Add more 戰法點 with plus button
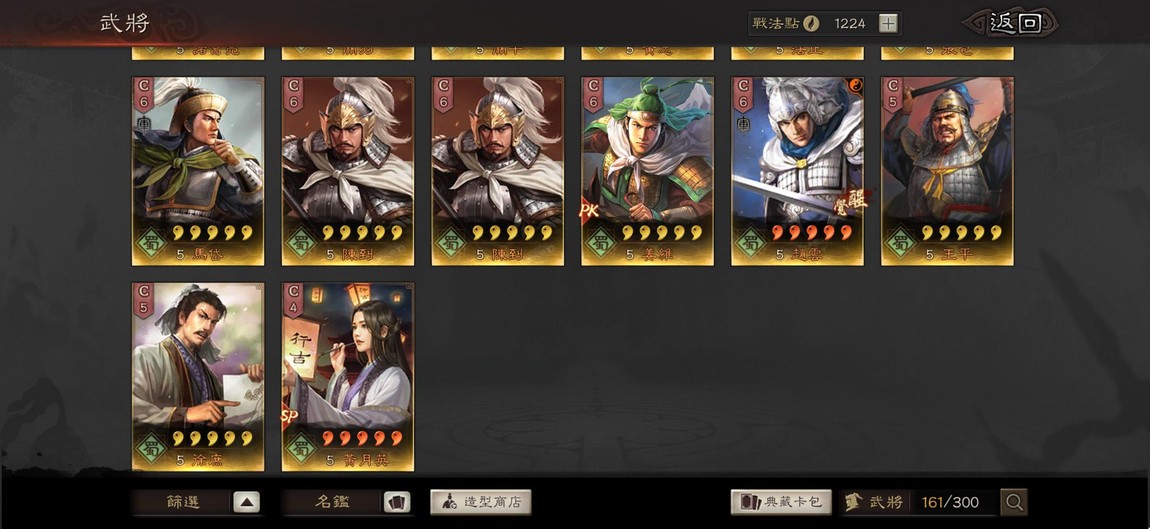Viewport: 1150px width, 529px height. [889, 23]
